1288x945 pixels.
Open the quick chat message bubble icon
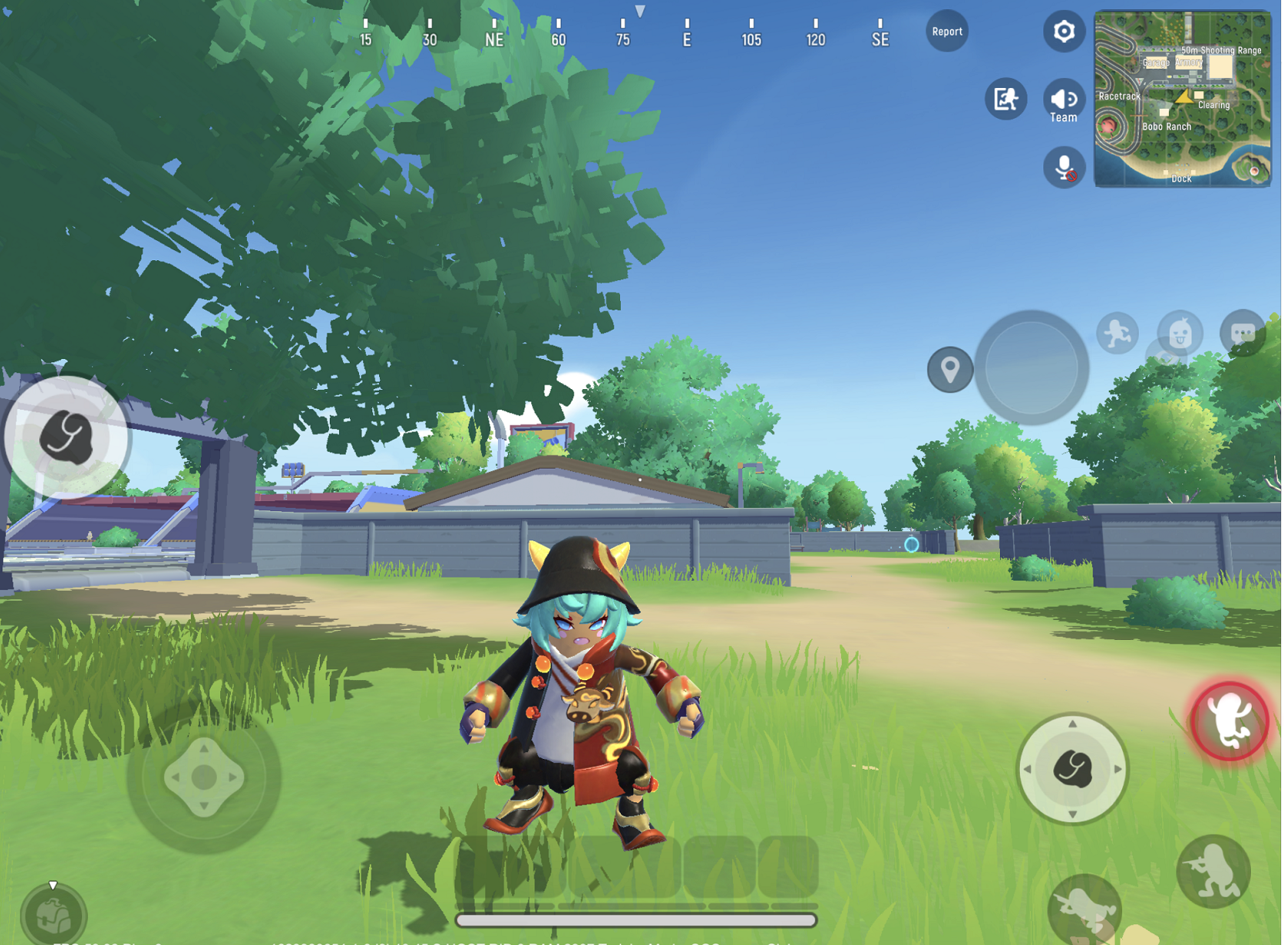[1243, 330]
